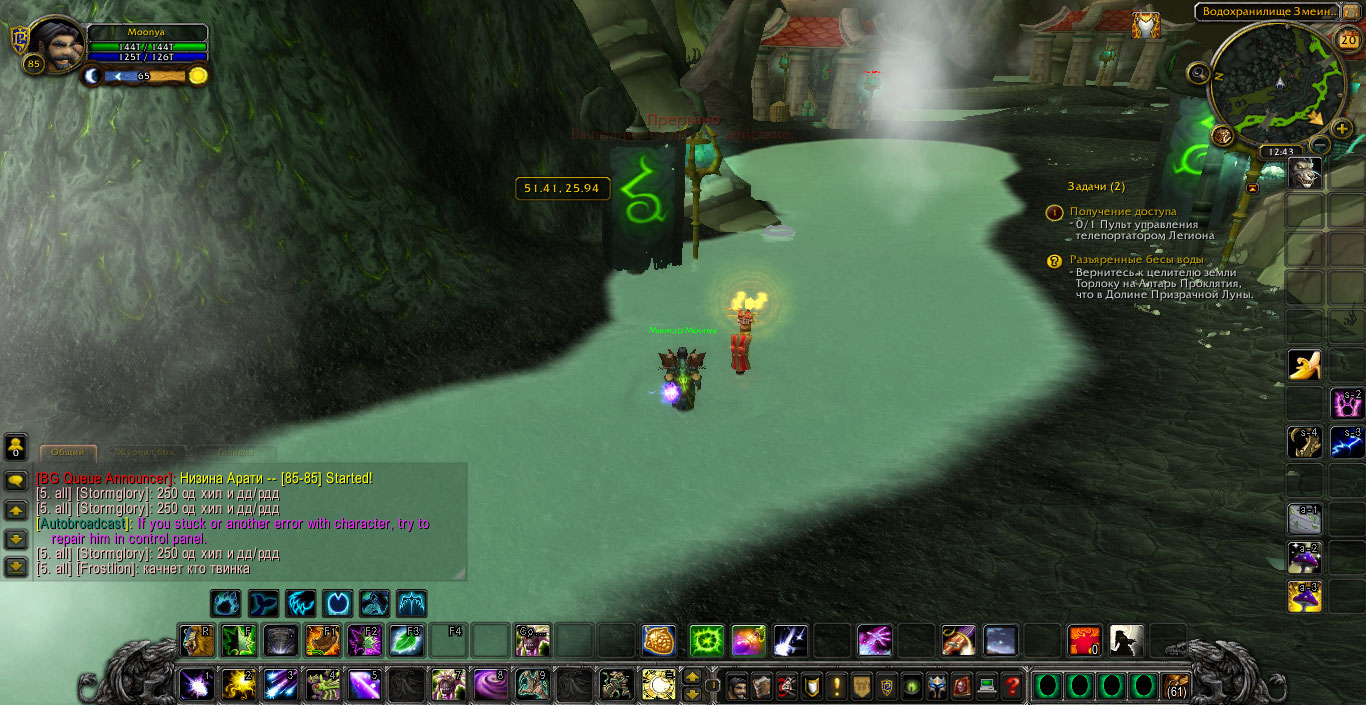Open the minimap
1366x705 pixels.
[x=1270, y=86]
